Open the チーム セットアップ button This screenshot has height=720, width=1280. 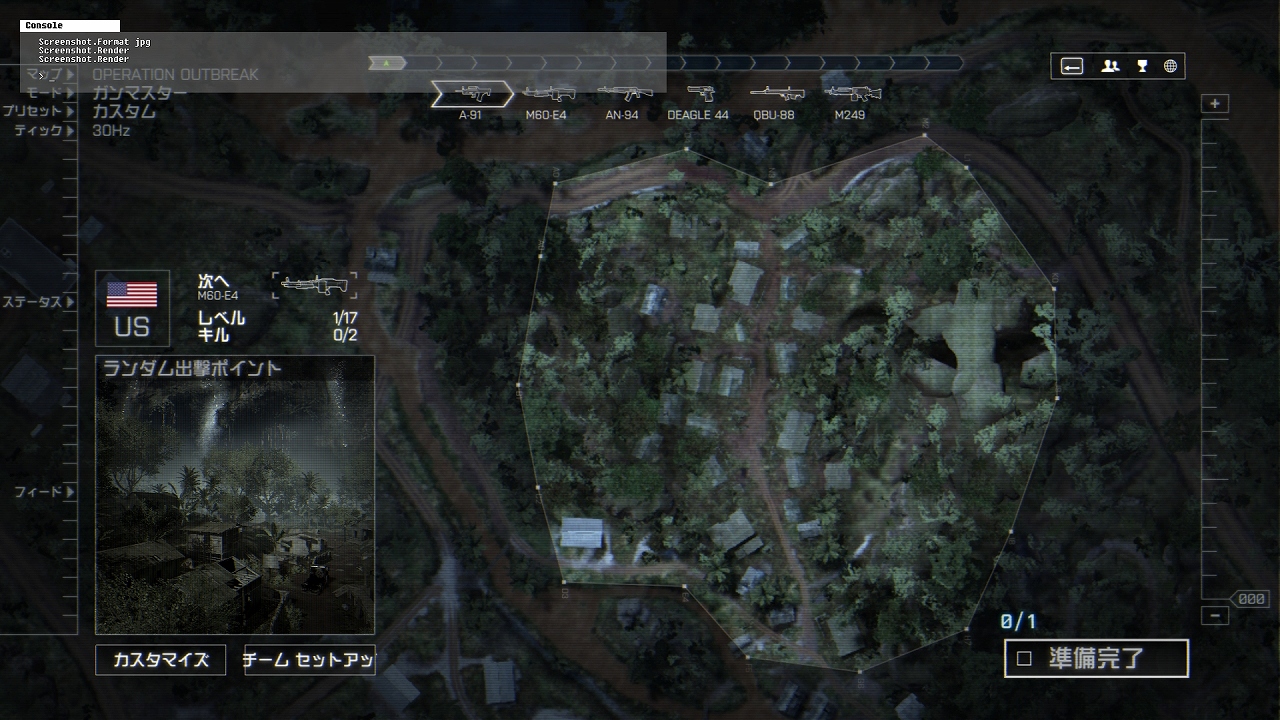point(309,660)
